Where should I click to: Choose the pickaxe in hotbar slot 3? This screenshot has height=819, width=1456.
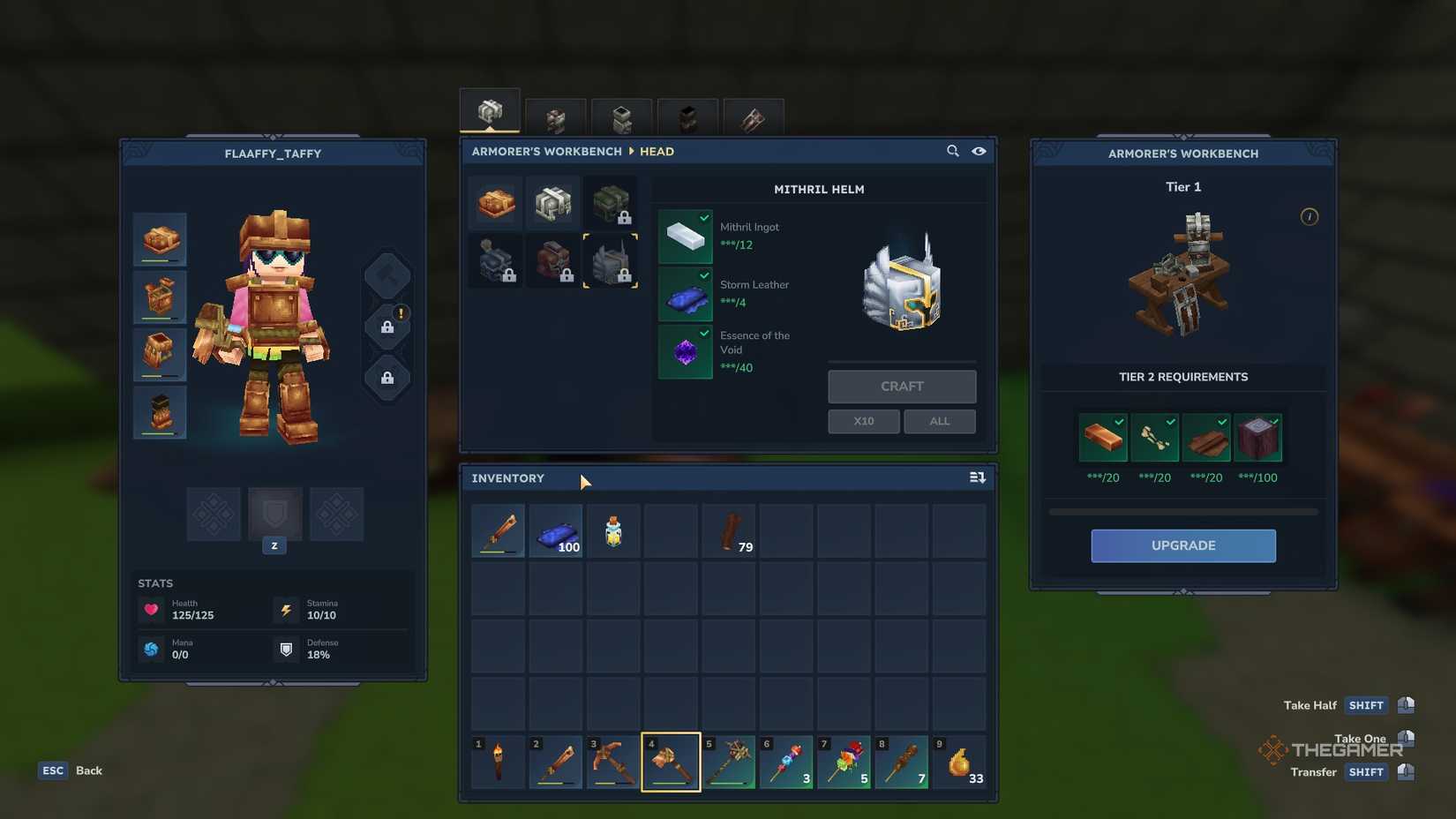click(613, 762)
